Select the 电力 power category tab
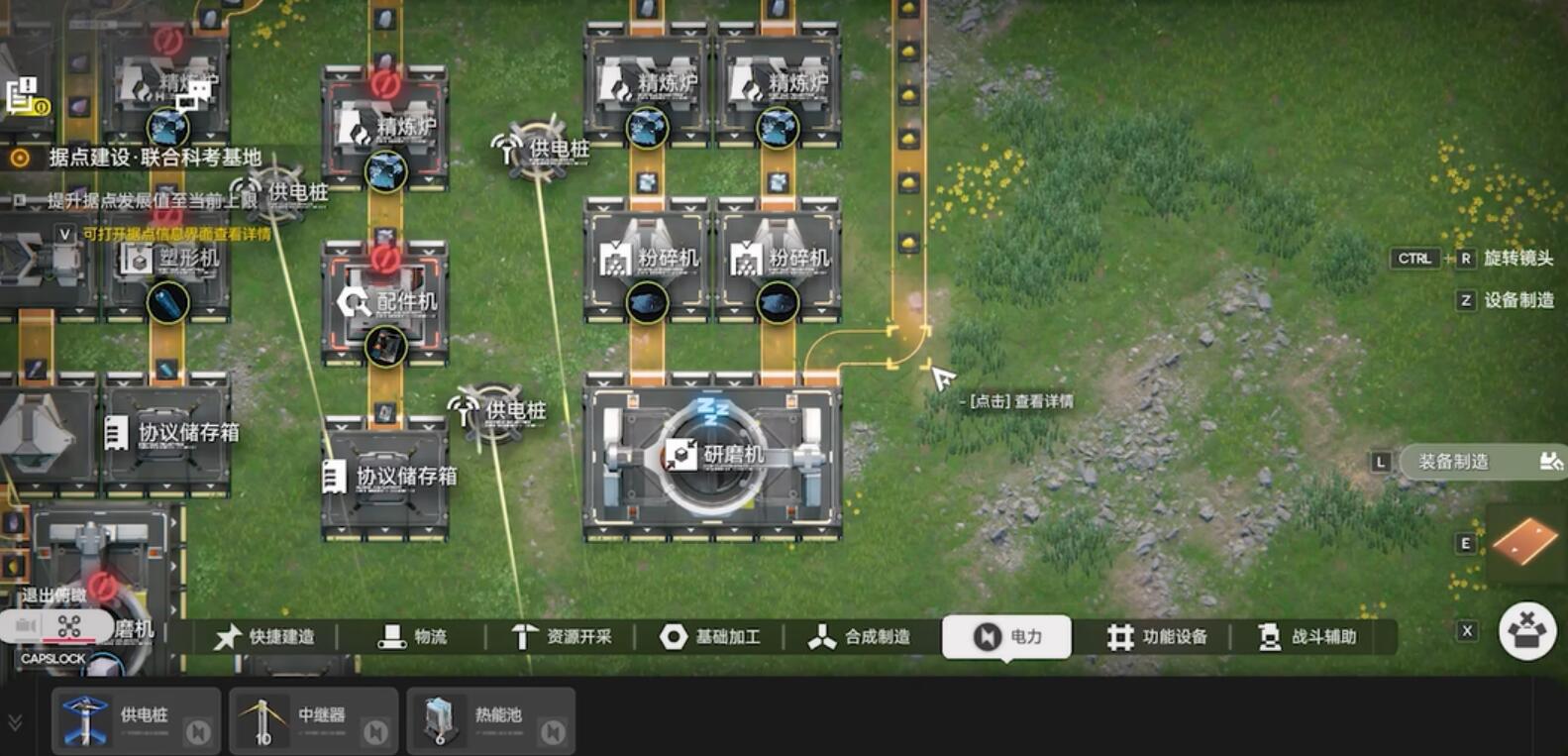The width and height of the screenshot is (1568, 756). click(1006, 637)
